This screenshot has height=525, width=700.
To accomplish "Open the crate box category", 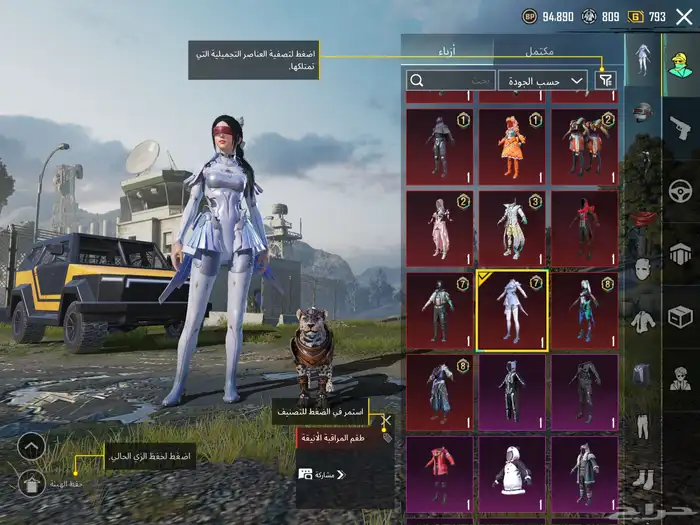I will point(680,316).
